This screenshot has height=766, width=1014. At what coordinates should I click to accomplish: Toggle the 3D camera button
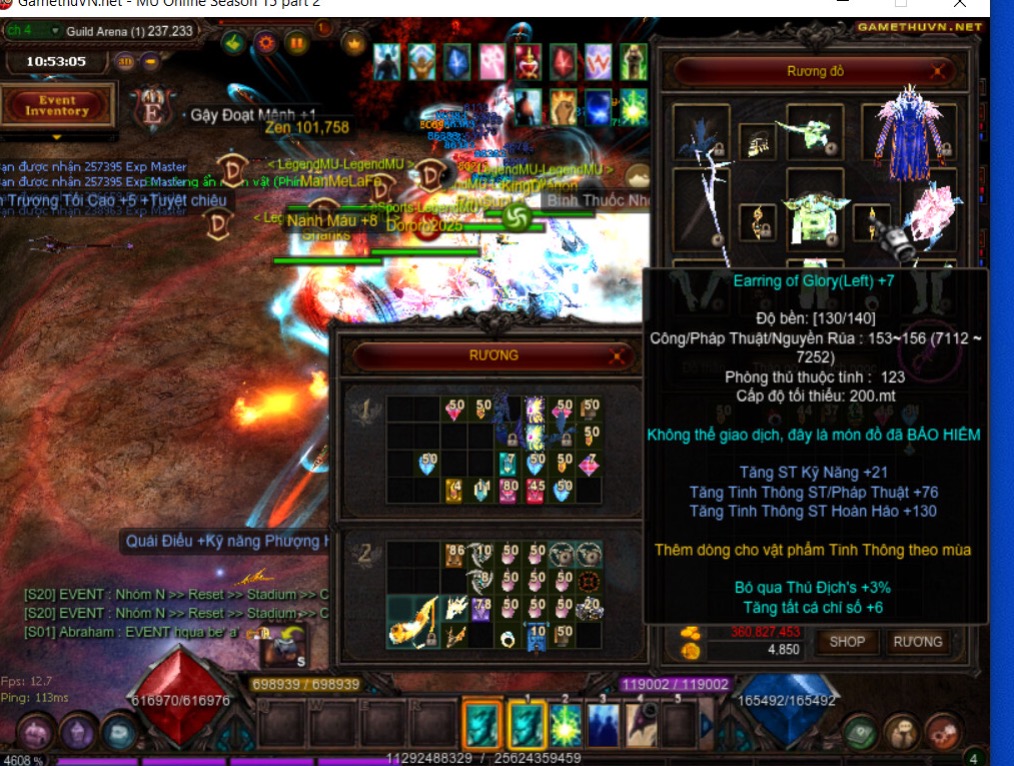[125, 61]
